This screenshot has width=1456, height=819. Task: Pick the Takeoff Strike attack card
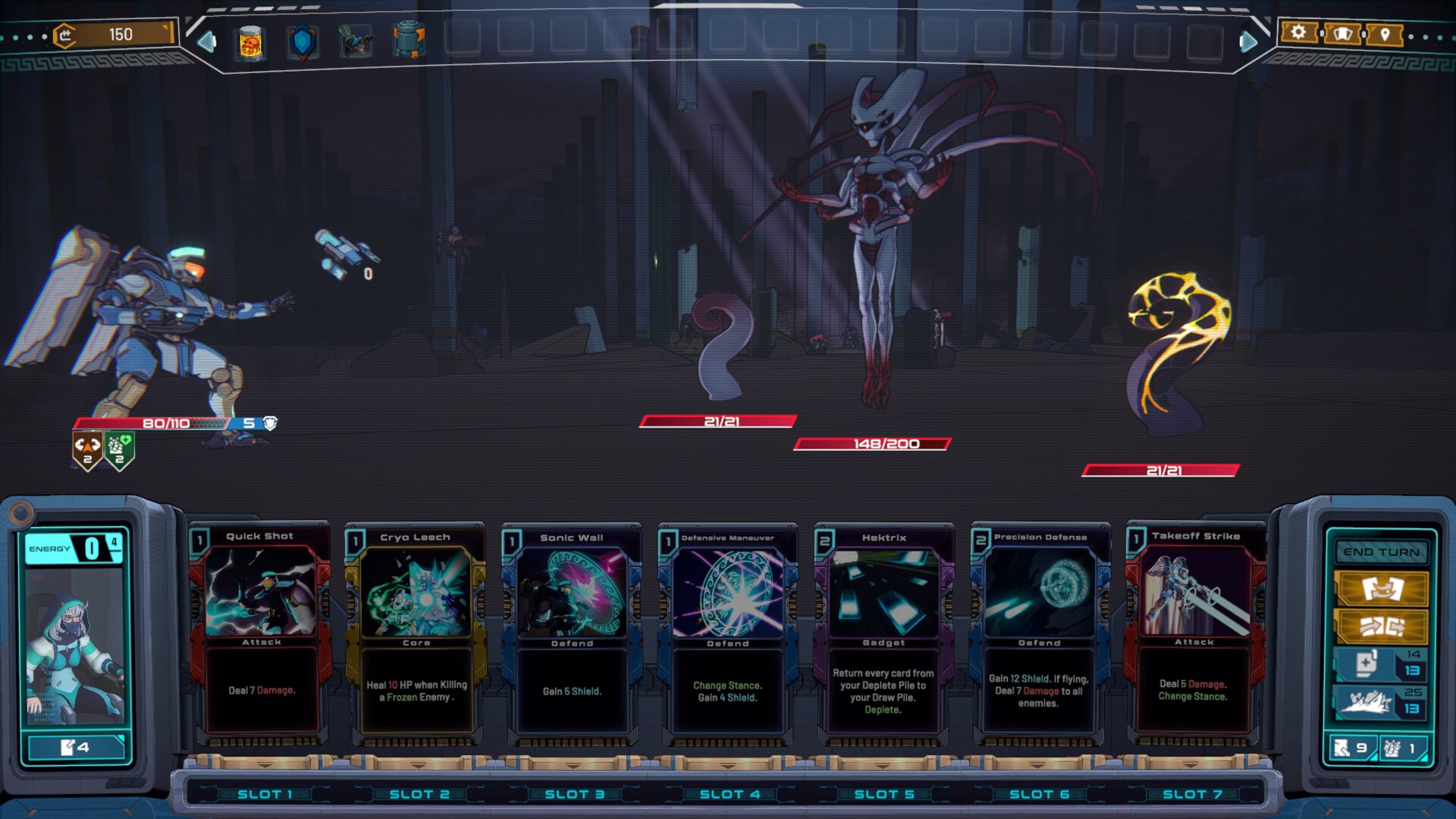(x=1194, y=631)
